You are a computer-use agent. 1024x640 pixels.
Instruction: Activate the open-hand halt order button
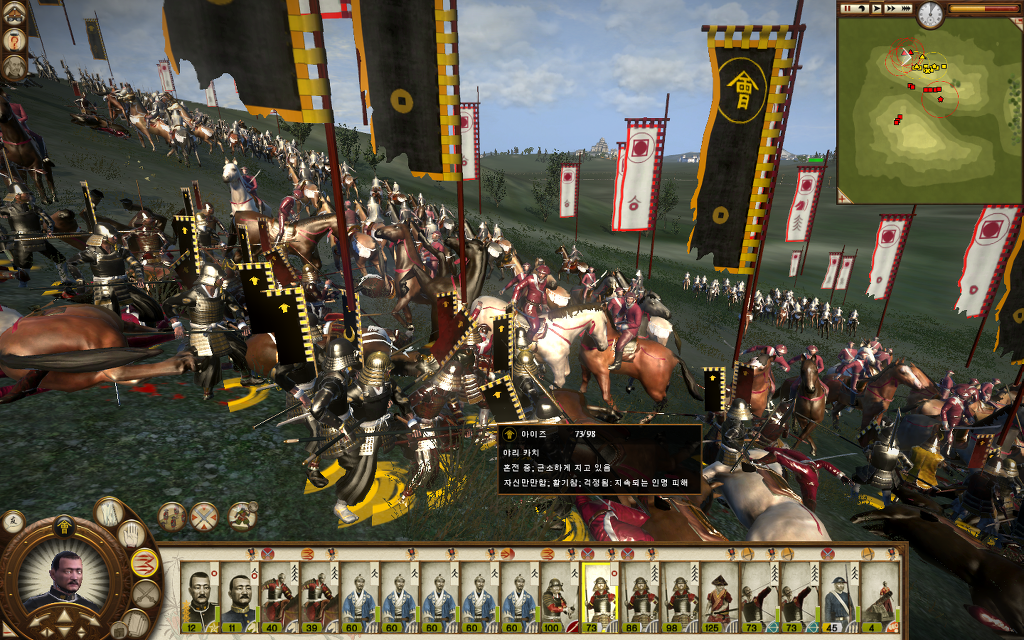coord(132,534)
